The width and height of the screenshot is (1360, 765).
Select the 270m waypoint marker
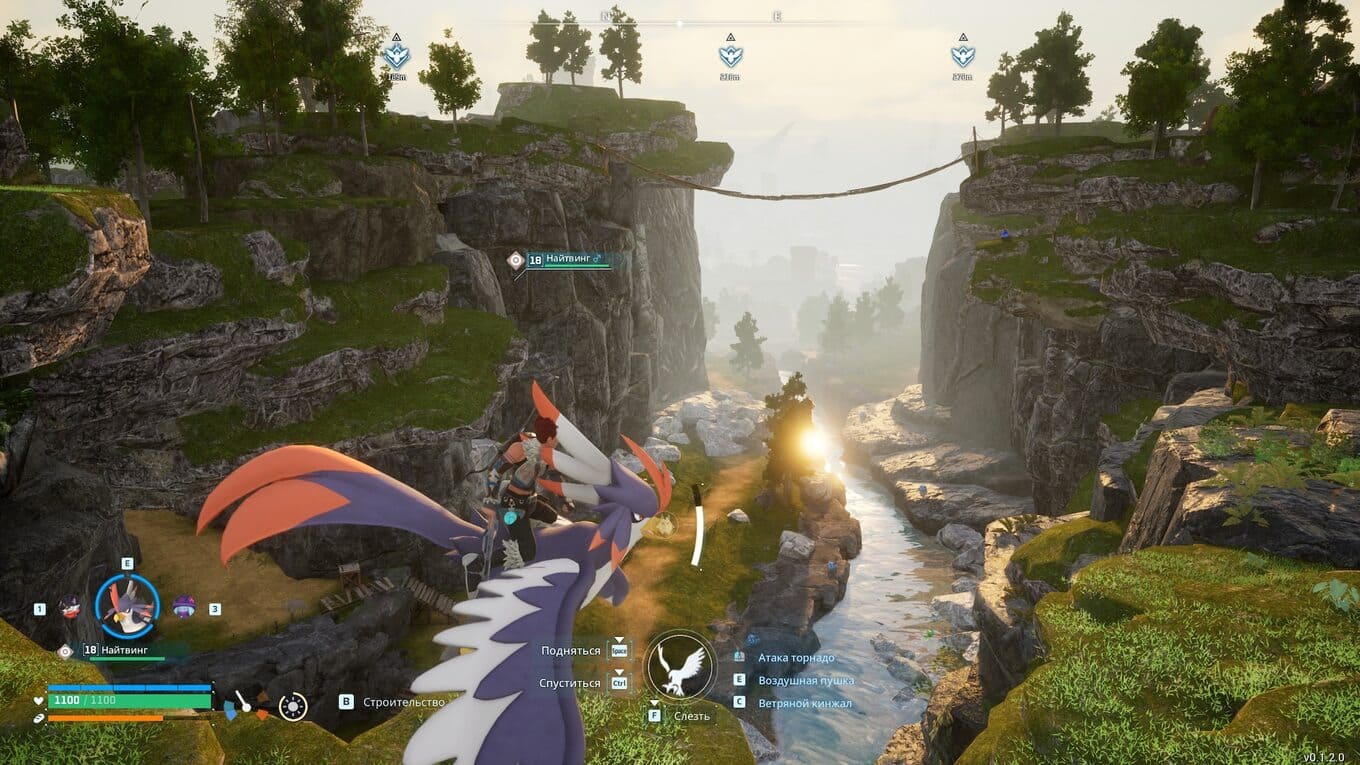963,56
